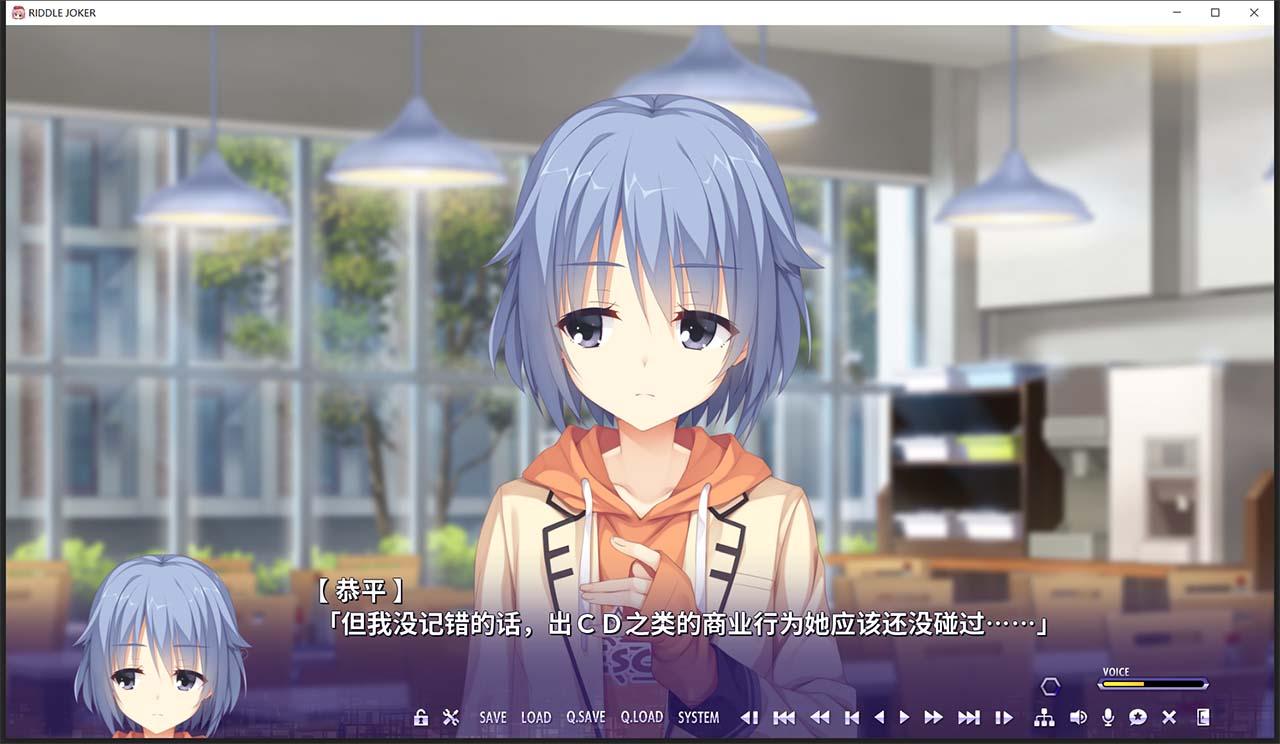Enable skip mode via double-arrow icon
1280x744 pixels.
(932, 717)
